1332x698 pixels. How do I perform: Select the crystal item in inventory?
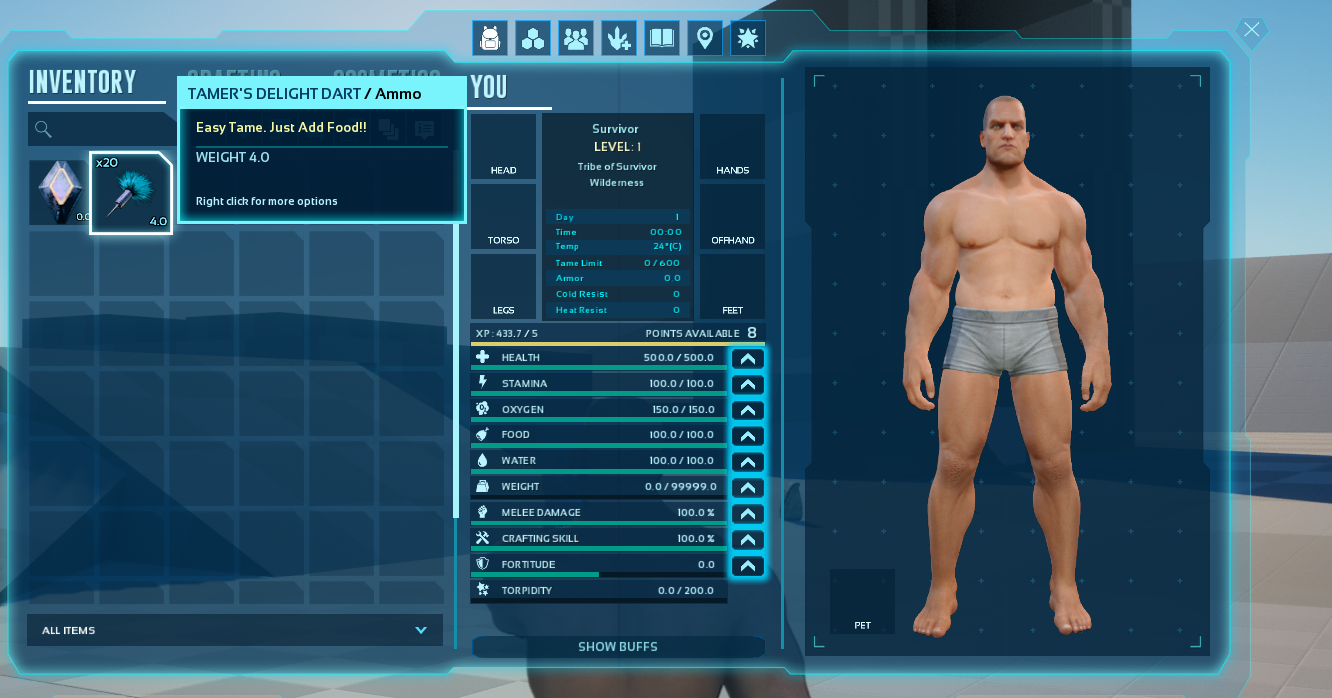pyautogui.click(x=57, y=192)
